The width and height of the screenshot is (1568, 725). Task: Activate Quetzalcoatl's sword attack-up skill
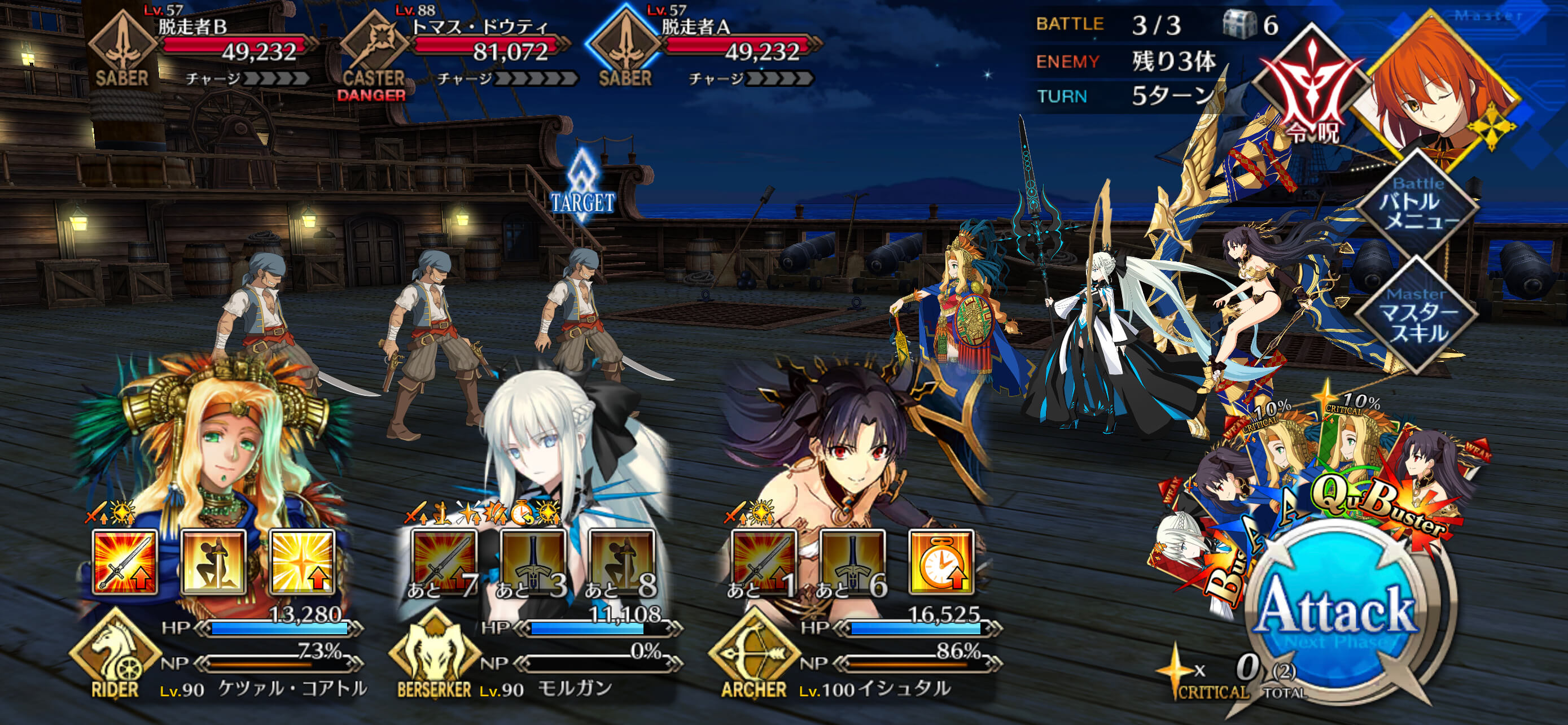point(125,562)
